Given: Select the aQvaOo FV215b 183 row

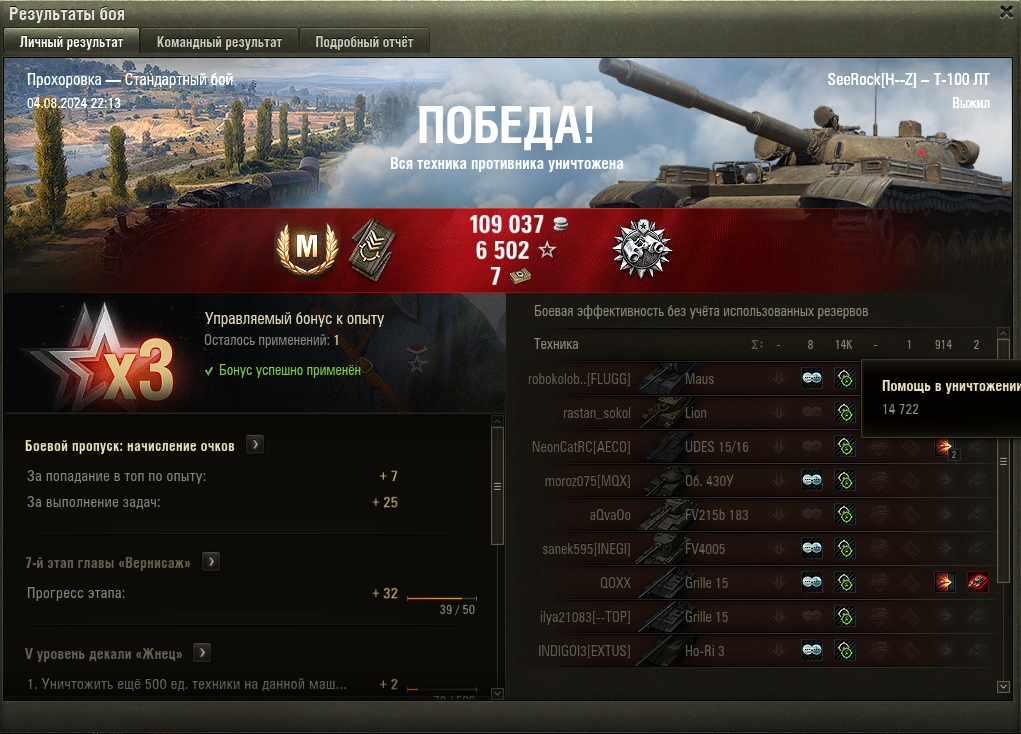Looking at the screenshot, I should [700, 515].
